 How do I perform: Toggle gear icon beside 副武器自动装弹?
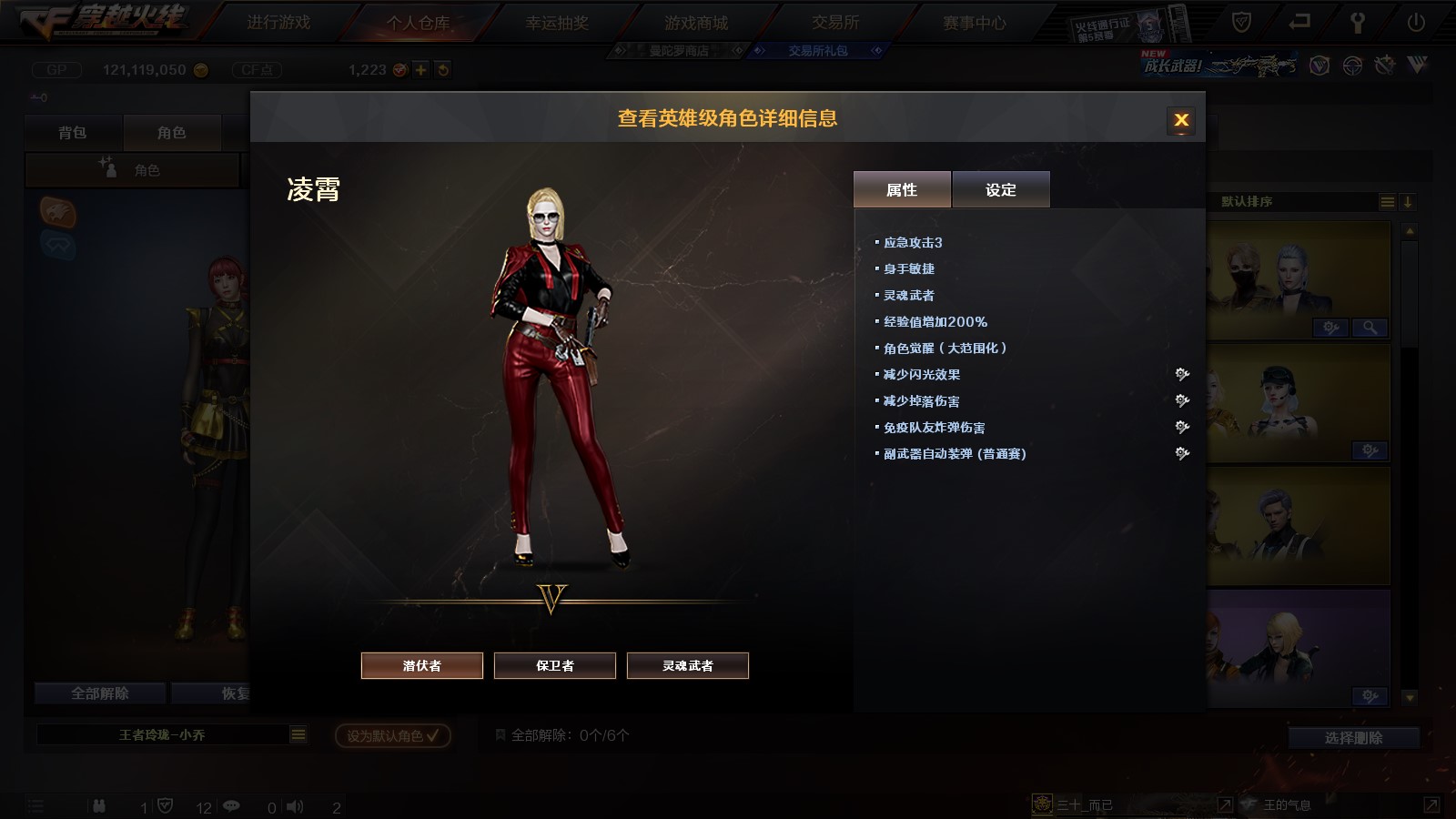[x=1182, y=453]
